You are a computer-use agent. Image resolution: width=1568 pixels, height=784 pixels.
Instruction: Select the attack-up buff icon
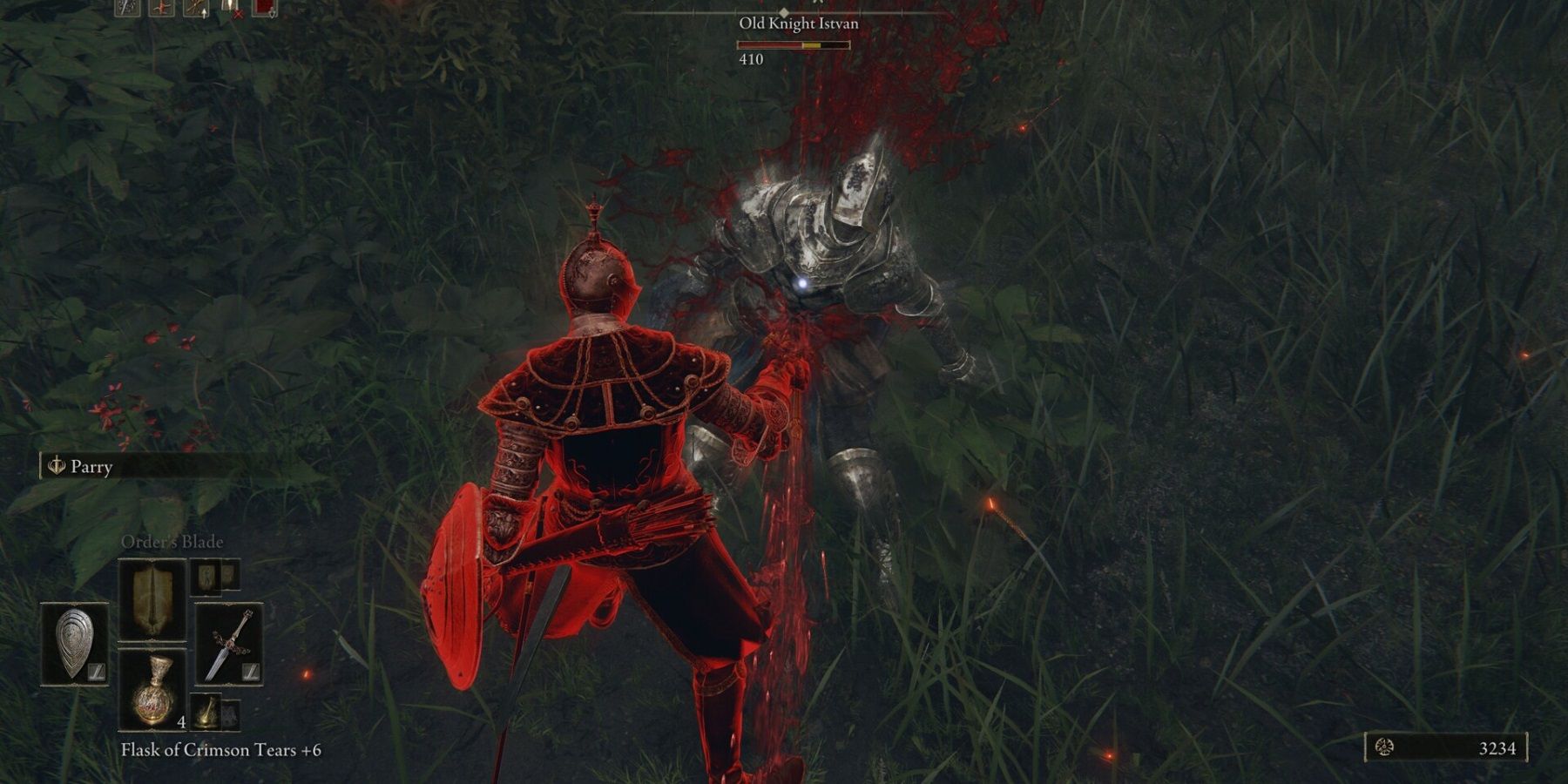195,8
